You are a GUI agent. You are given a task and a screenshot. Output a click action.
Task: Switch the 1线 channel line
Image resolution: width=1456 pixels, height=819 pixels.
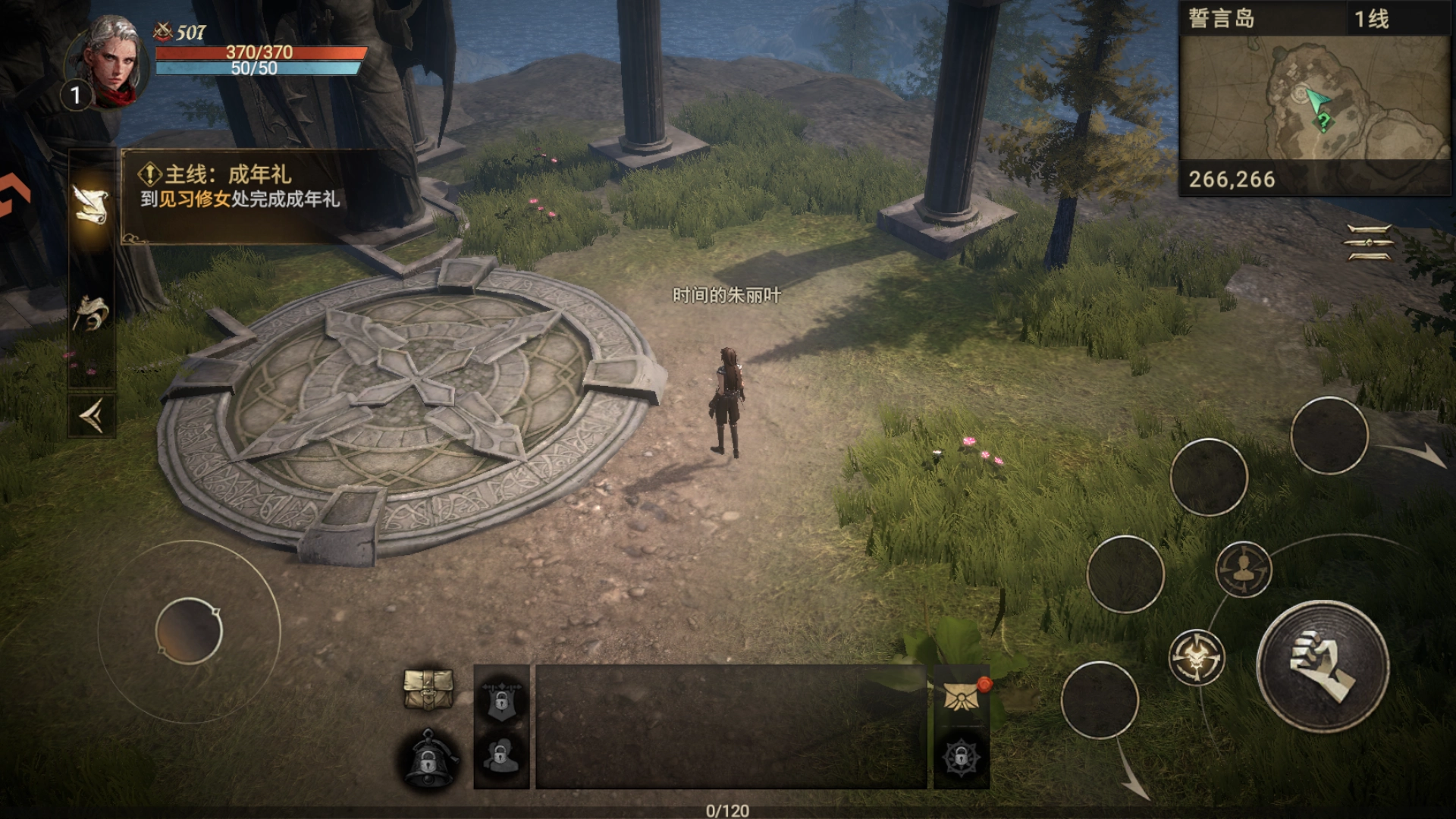pyautogui.click(x=1371, y=18)
